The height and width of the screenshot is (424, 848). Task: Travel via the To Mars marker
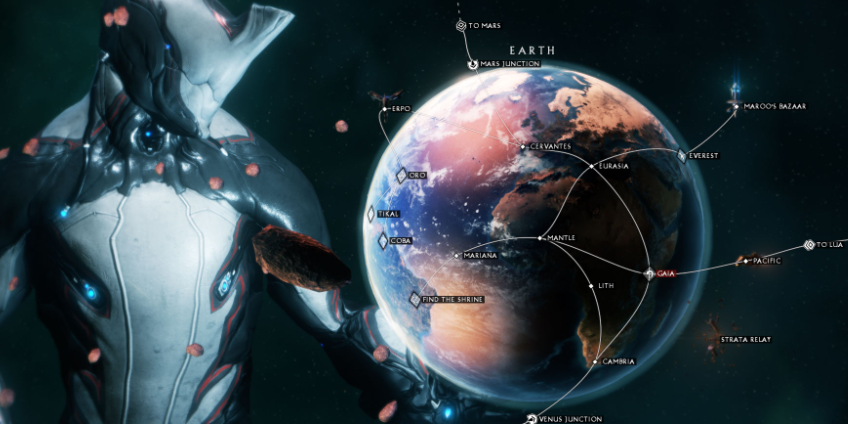pos(461,26)
